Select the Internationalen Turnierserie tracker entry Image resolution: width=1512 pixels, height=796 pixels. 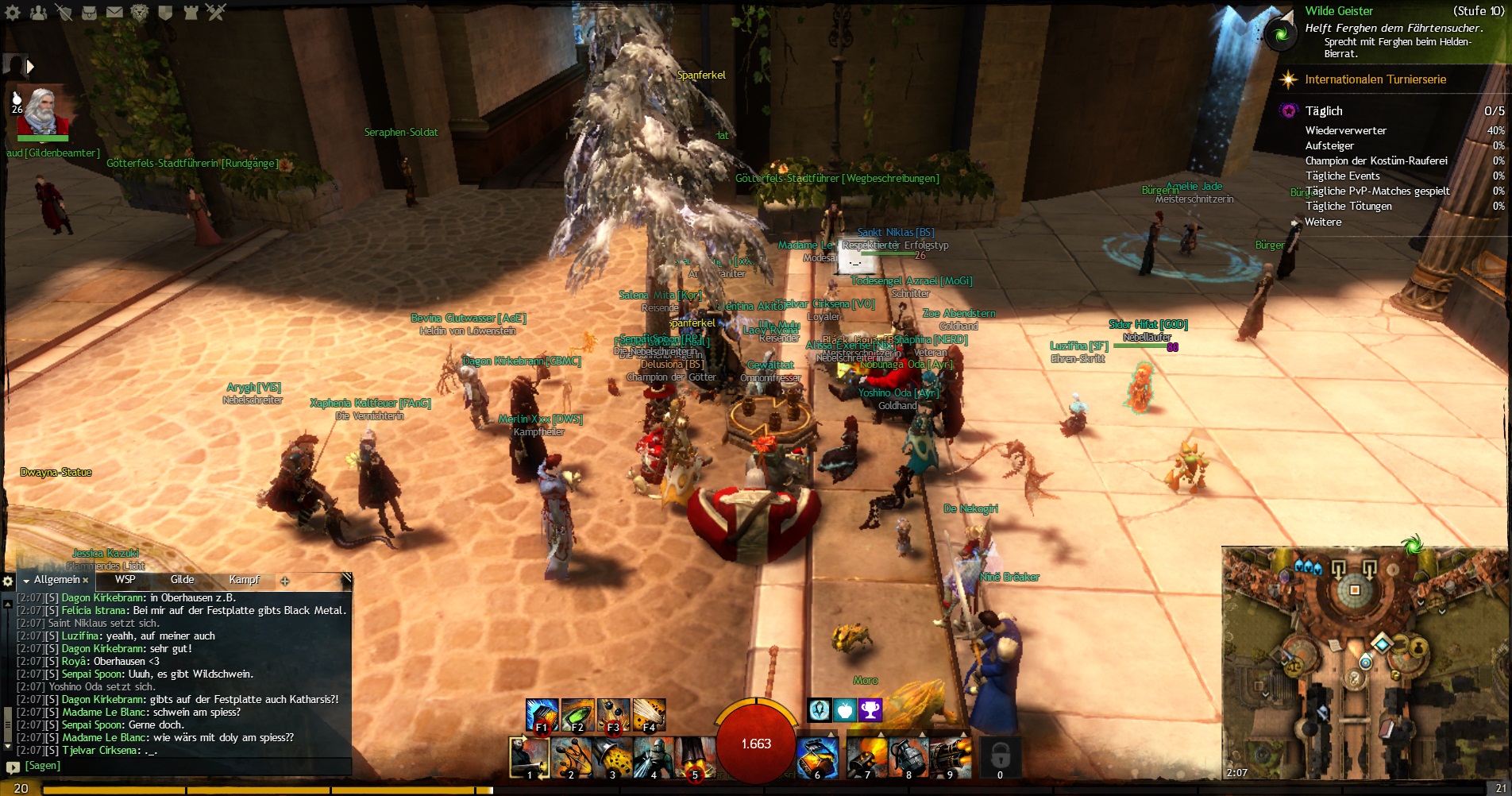tap(1375, 79)
